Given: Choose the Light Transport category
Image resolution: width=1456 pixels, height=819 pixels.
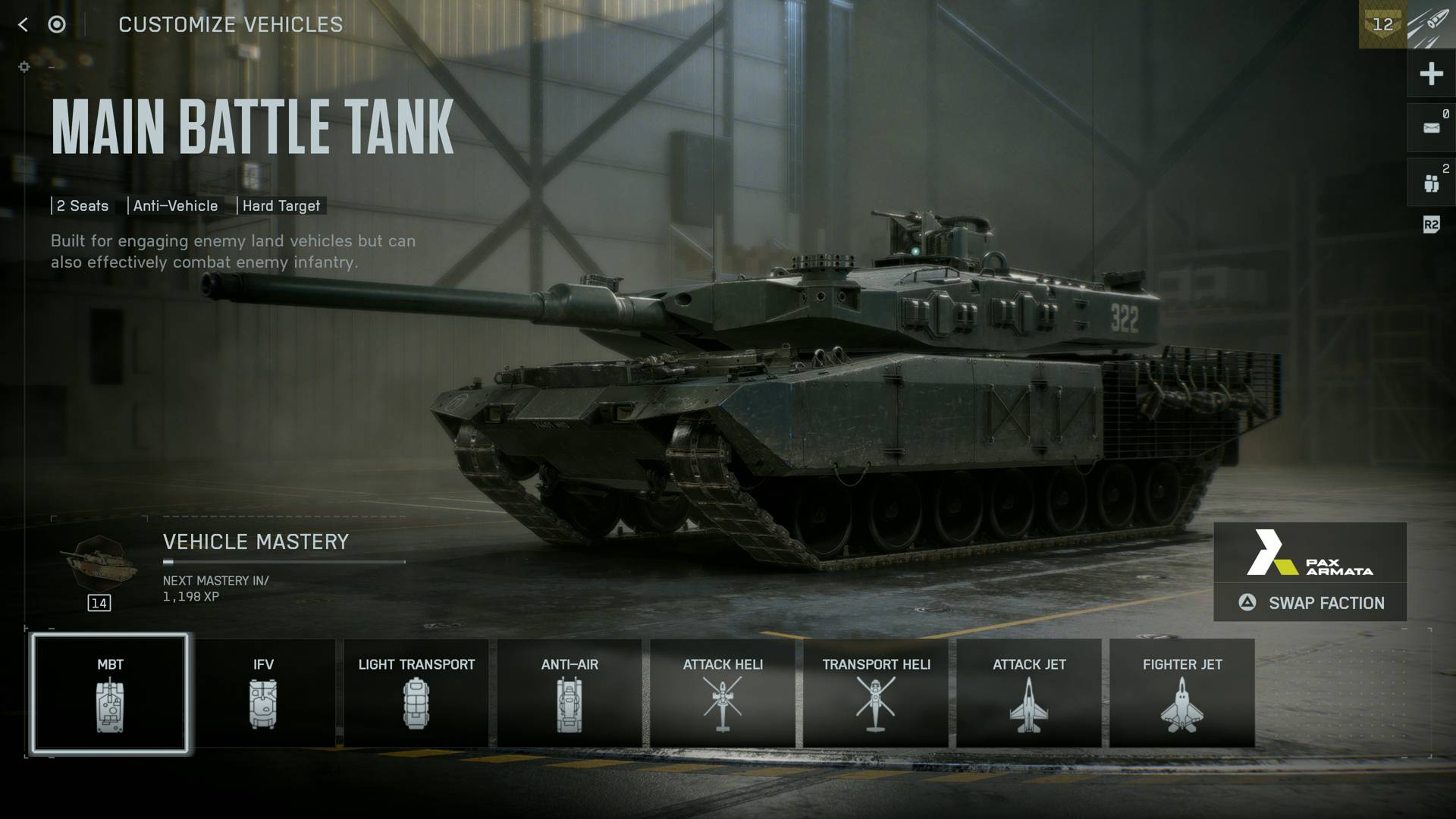Looking at the screenshot, I should [x=416, y=694].
